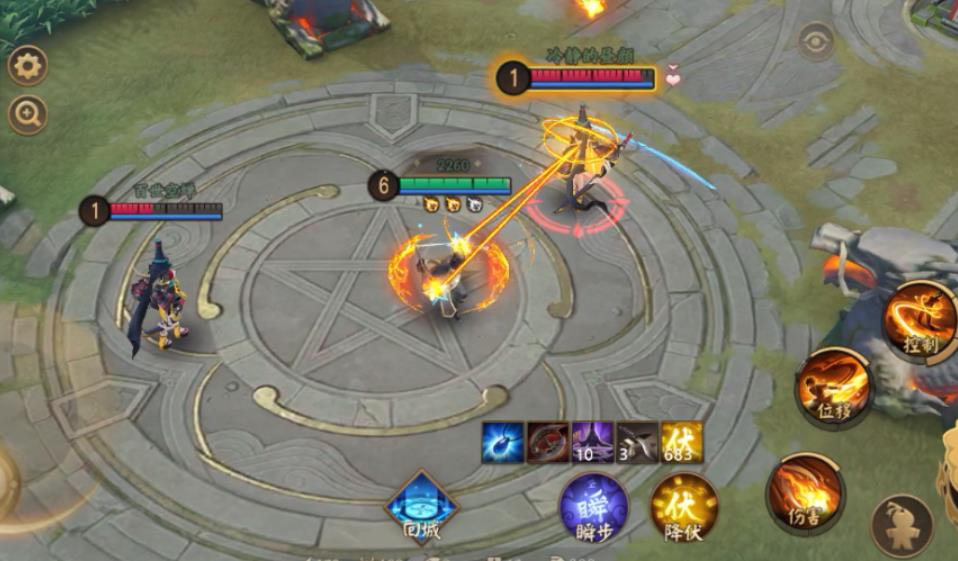
Task: Select the dagger item showing 3
Action: pos(637,442)
